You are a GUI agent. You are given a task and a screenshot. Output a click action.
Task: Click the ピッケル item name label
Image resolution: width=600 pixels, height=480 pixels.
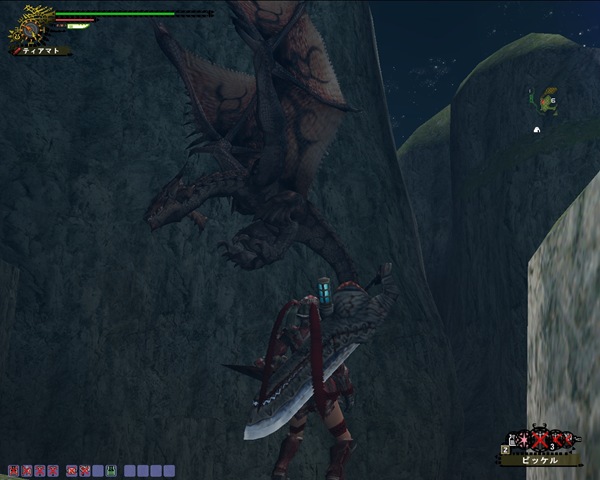pos(541,461)
